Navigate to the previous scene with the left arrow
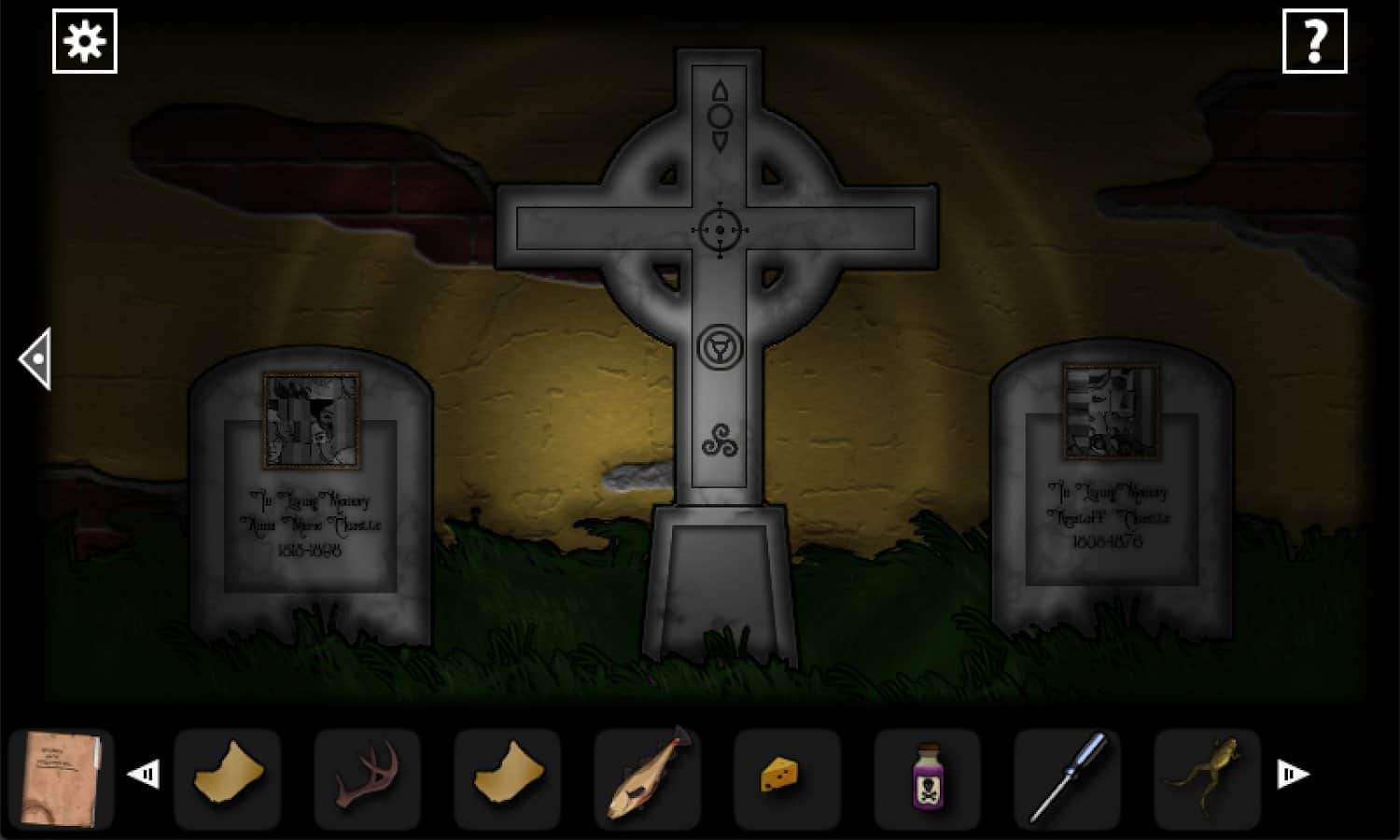 [35, 359]
